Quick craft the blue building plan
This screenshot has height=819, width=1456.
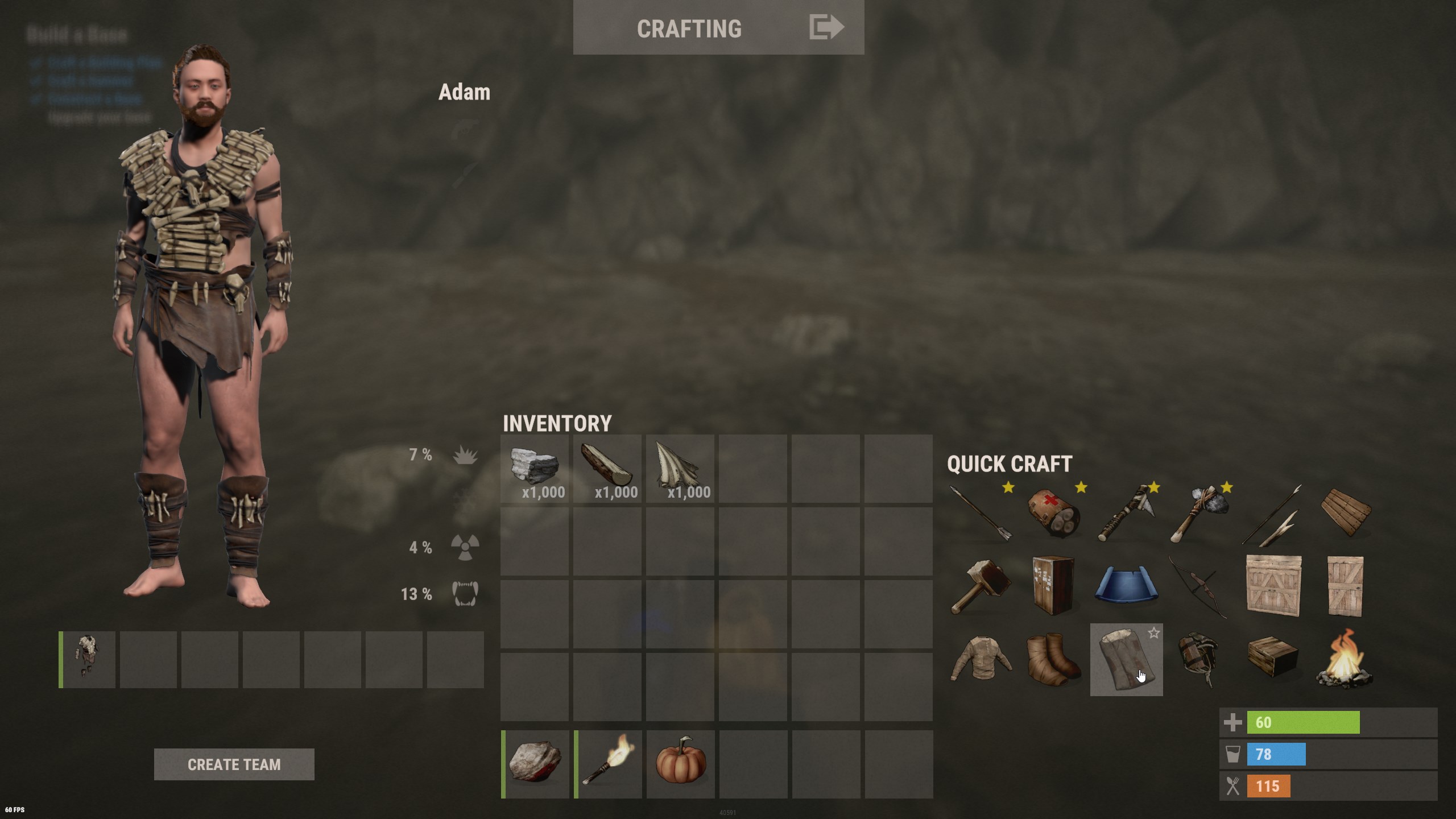click(x=1126, y=586)
